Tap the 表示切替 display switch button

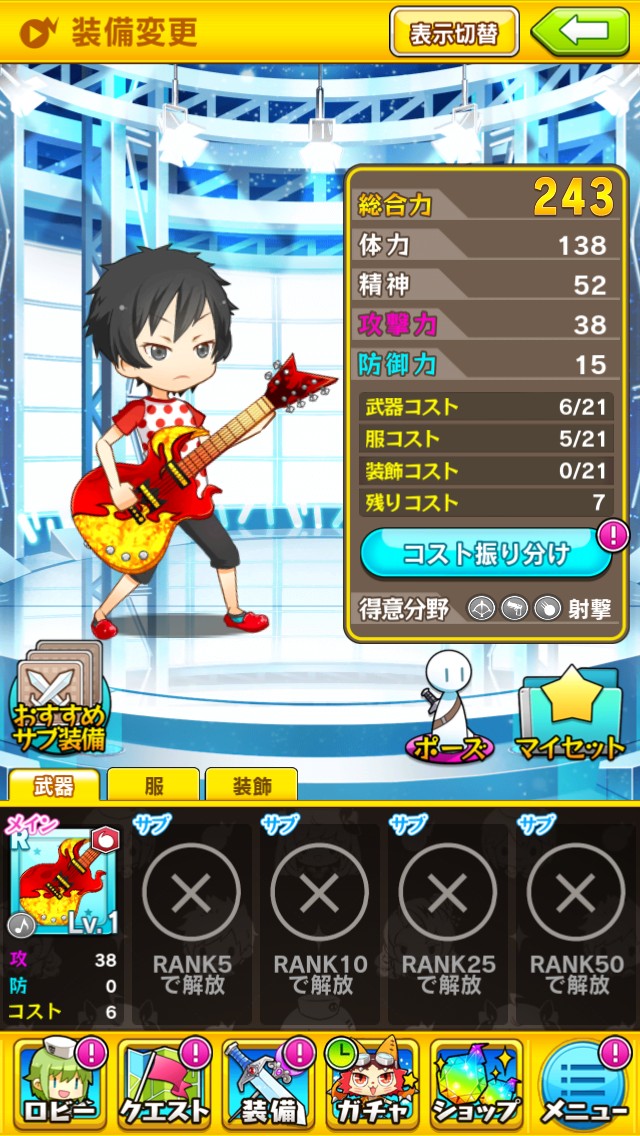(454, 32)
